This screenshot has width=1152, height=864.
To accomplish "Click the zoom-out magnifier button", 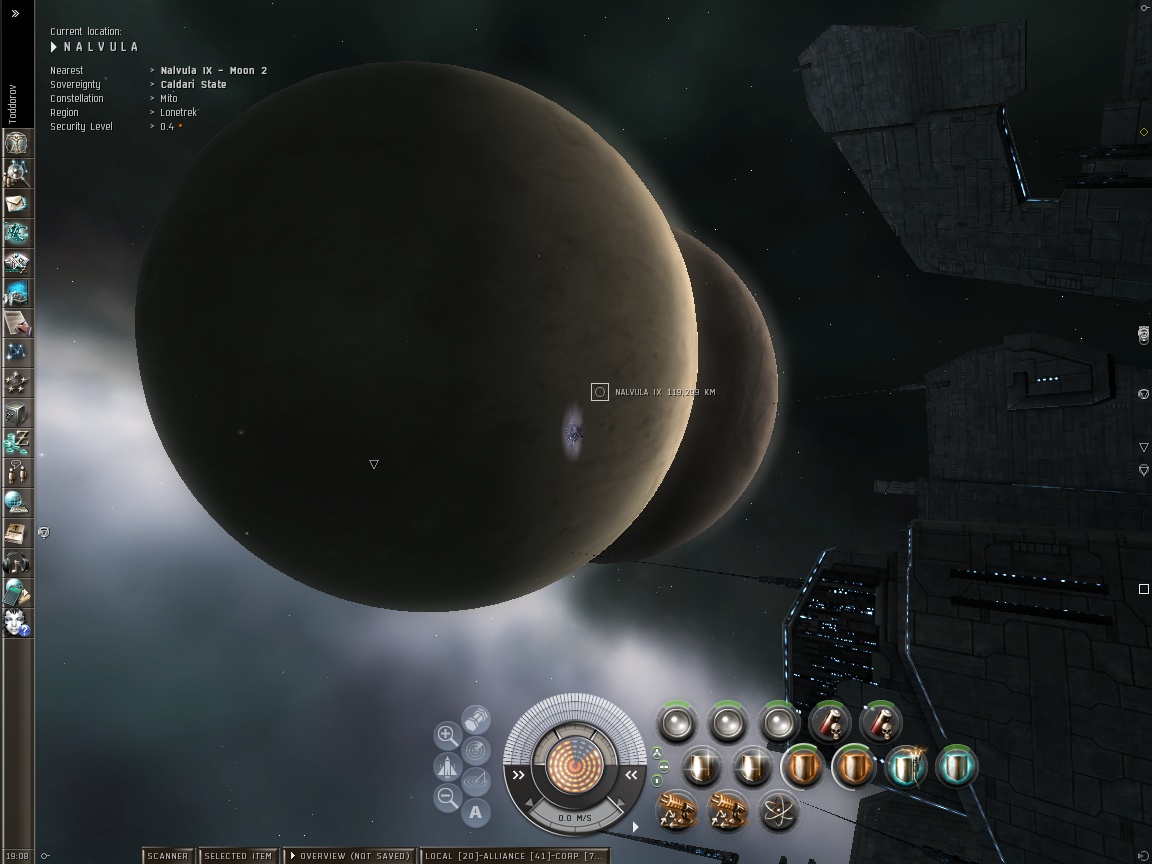I will point(447,797).
